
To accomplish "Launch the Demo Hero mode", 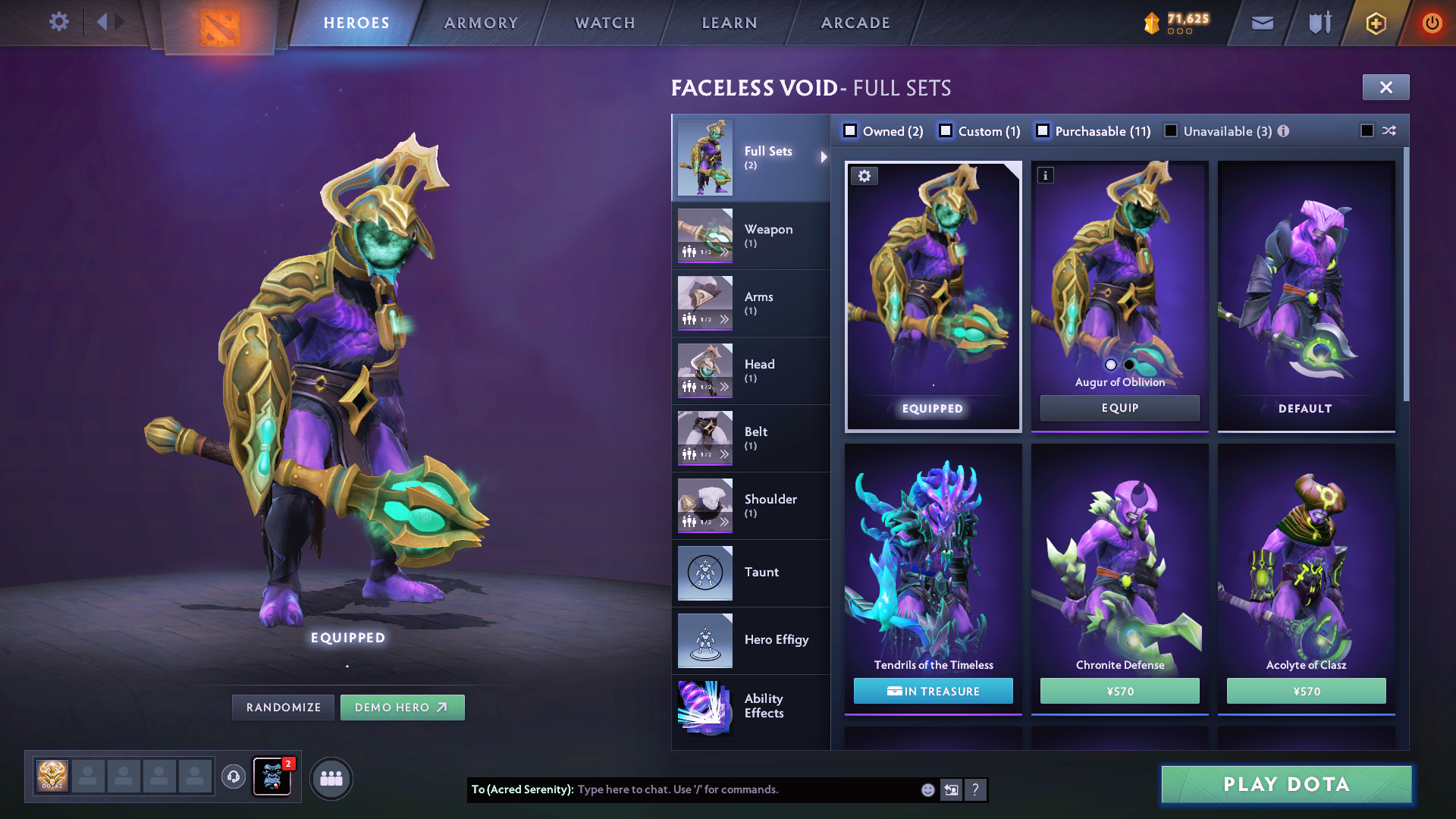I will pos(402,708).
